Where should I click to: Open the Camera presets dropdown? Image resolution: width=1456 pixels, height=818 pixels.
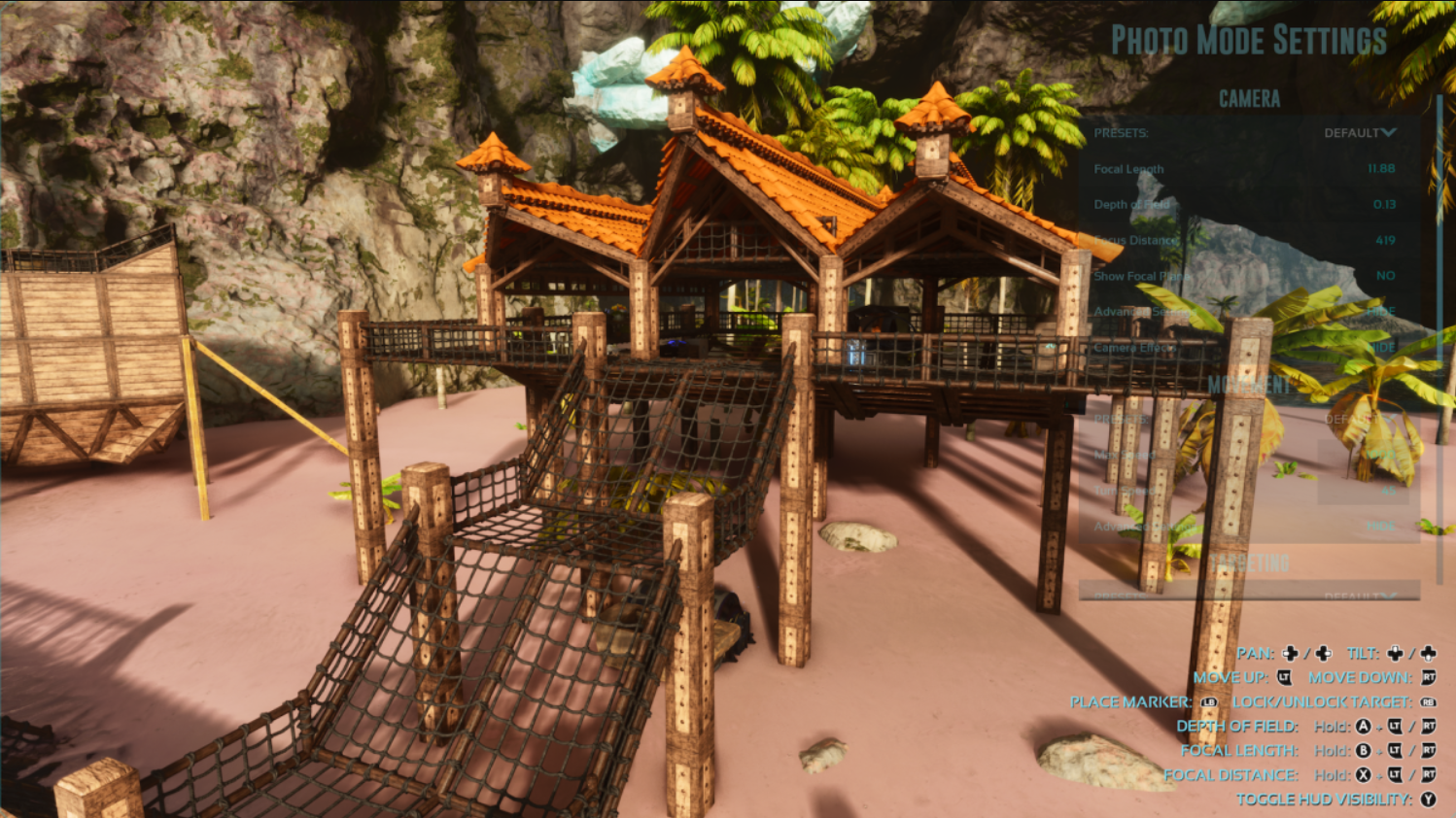click(x=1359, y=133)
